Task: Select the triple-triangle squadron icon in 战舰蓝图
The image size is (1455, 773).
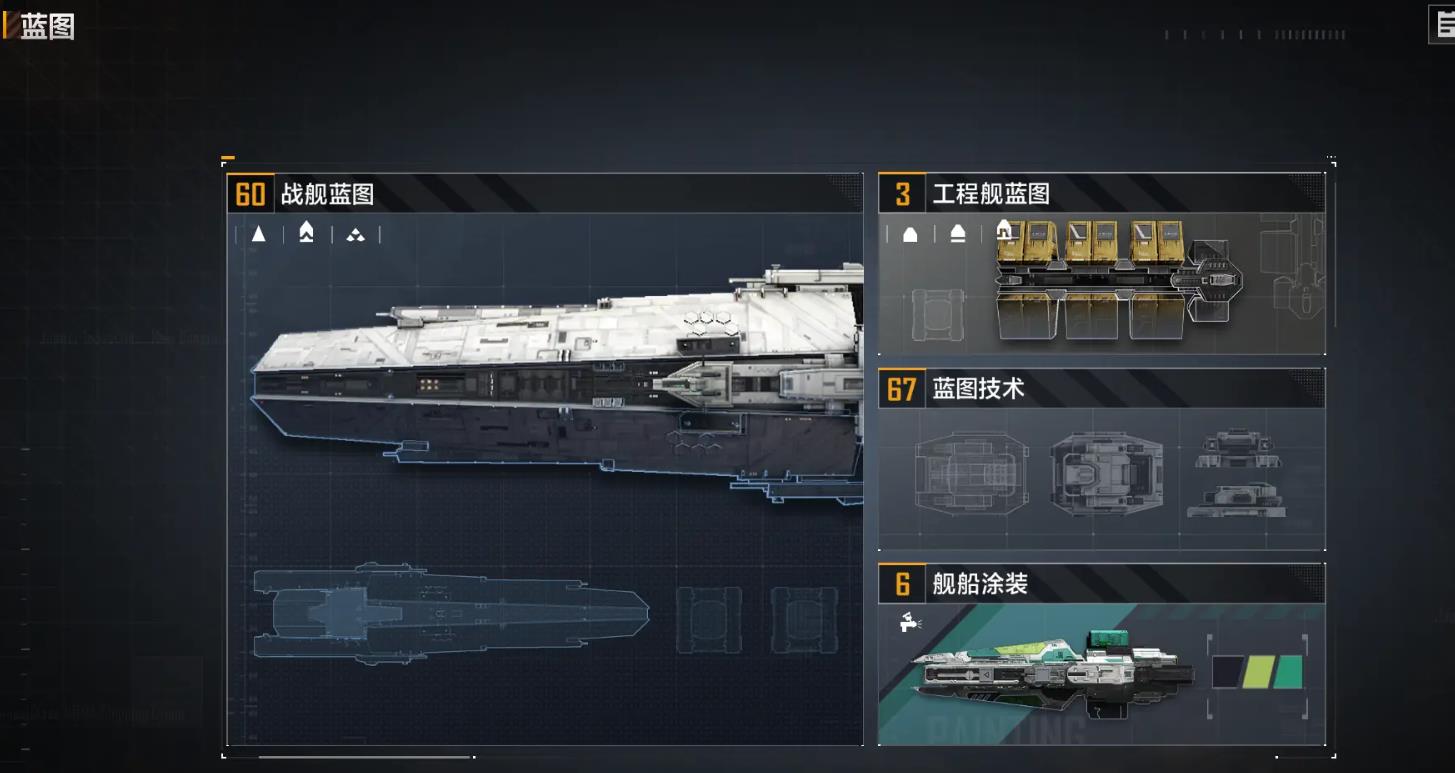Action: 355,235
